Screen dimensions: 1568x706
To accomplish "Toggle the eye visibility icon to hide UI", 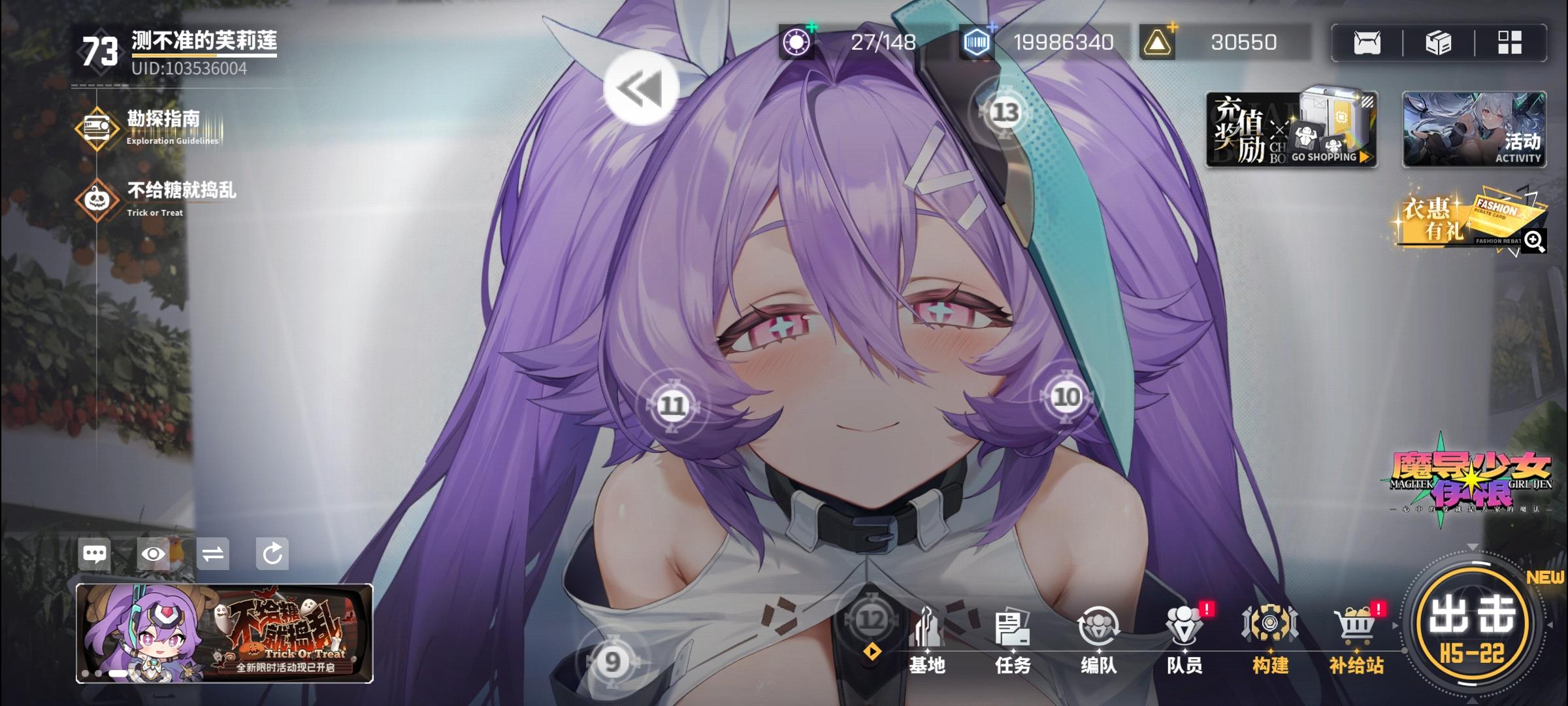I will pyautogui.click(x=154, y=554).
